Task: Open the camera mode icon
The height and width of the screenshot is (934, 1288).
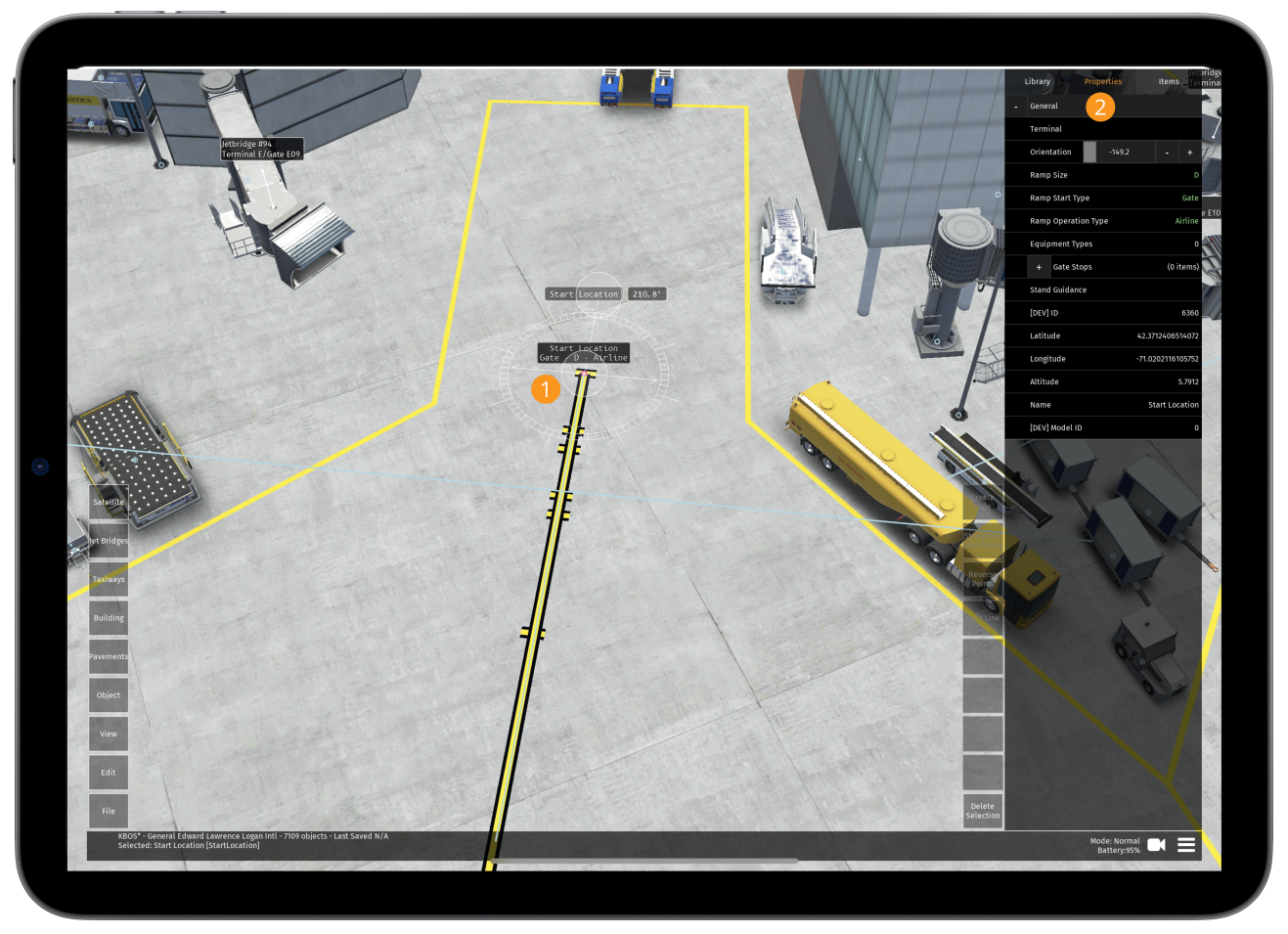Action: tap(1155, 844)
